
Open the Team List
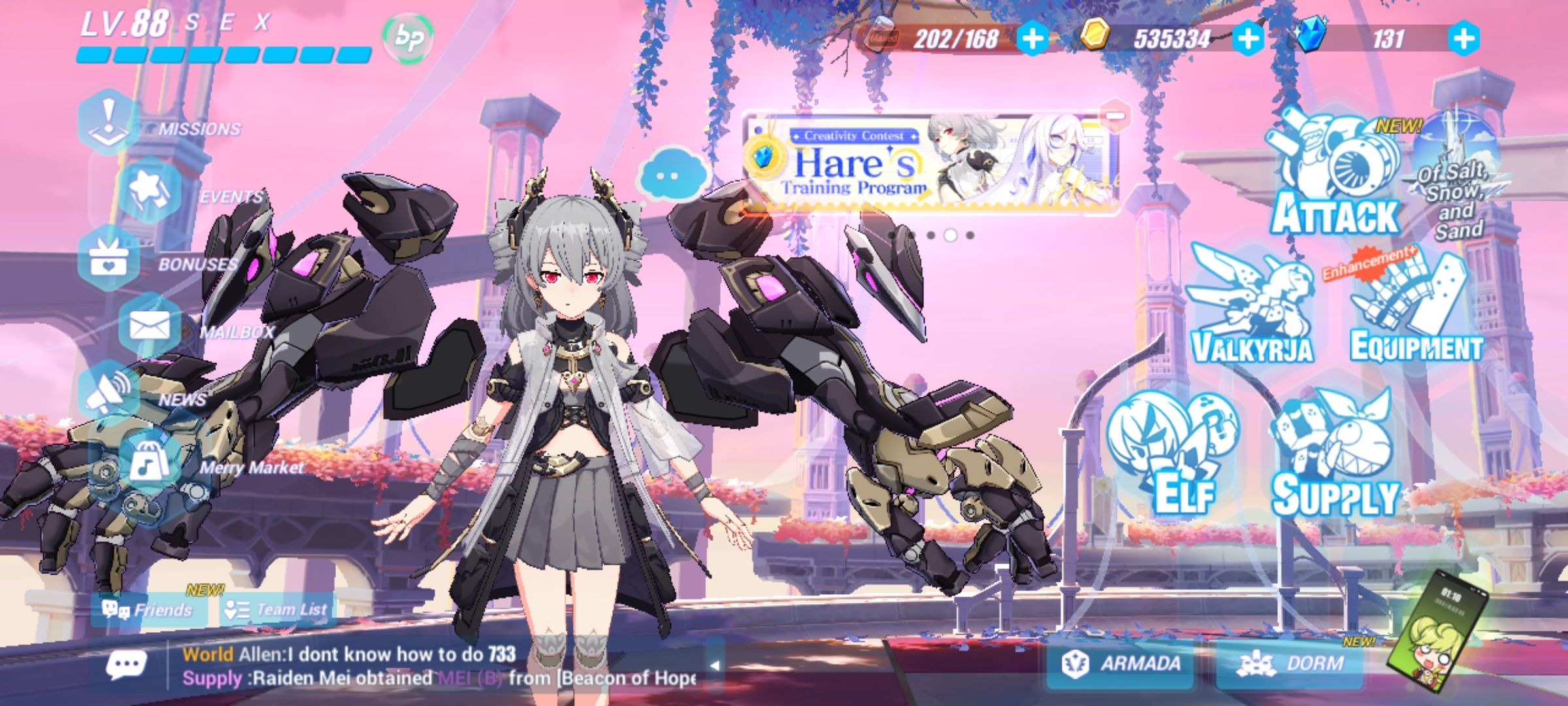pos(278,608)
